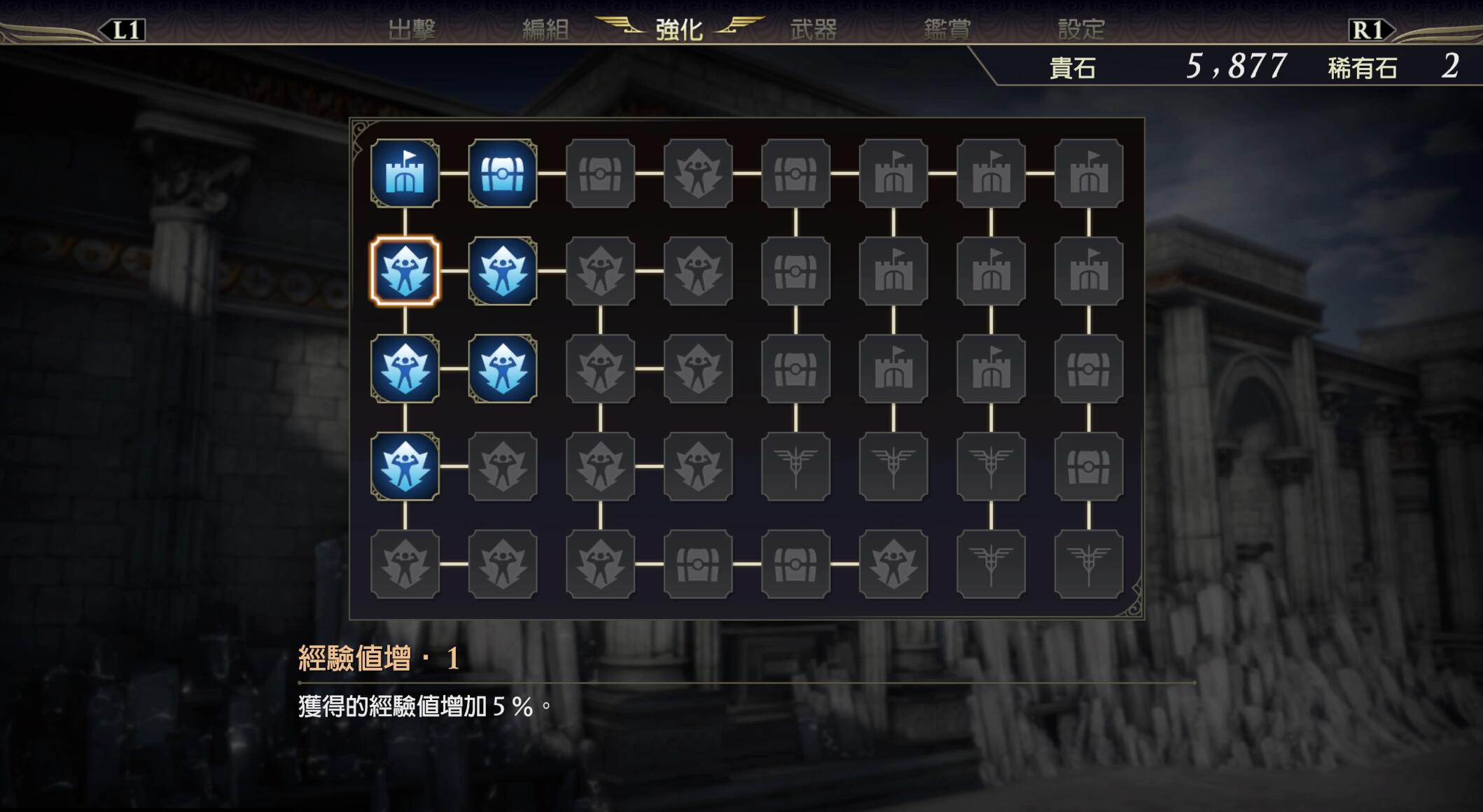
Task: Open the 鑑賞 tab
Action: click(946, 29)
